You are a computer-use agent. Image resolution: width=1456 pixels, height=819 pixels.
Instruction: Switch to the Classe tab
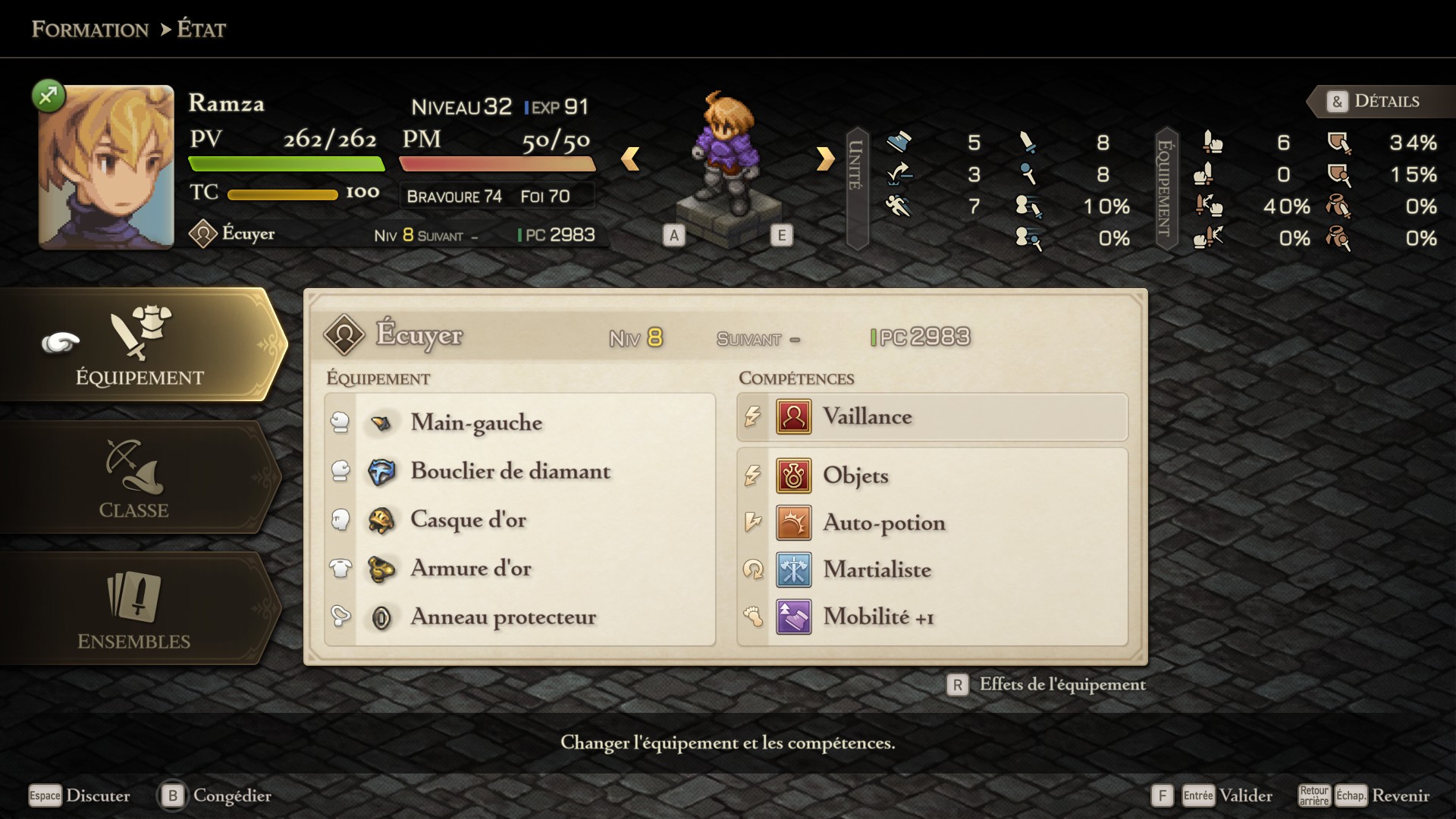point(135,478)
